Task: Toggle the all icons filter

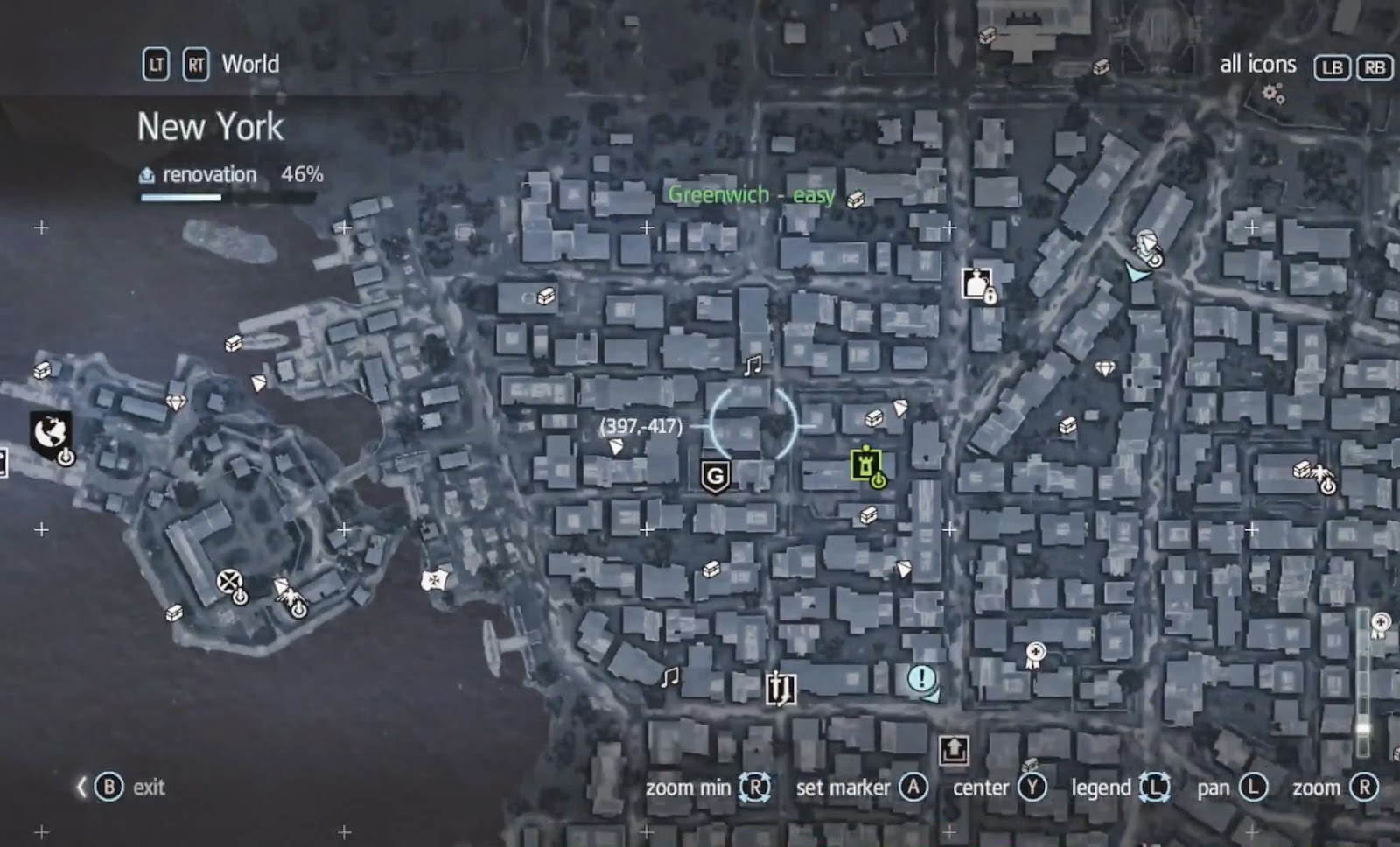Action: click(x=1259, y=64)
